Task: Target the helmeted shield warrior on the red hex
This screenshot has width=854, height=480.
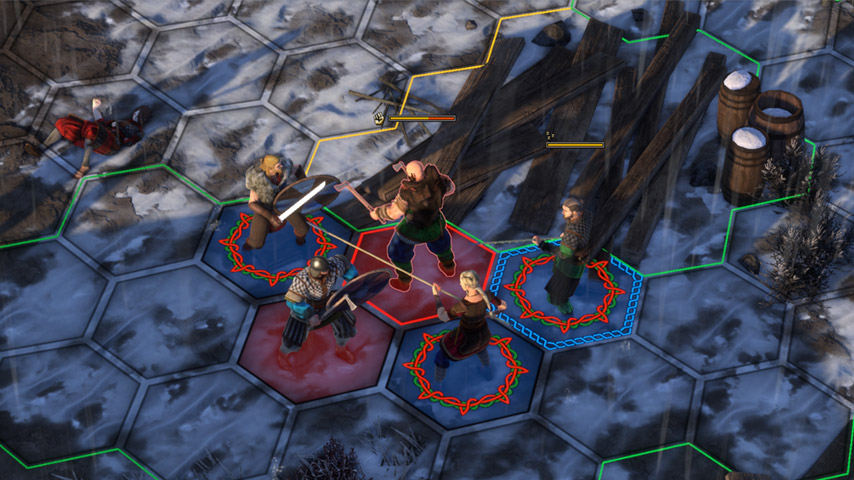Action: pyautogui.click(x=318, y=305)
